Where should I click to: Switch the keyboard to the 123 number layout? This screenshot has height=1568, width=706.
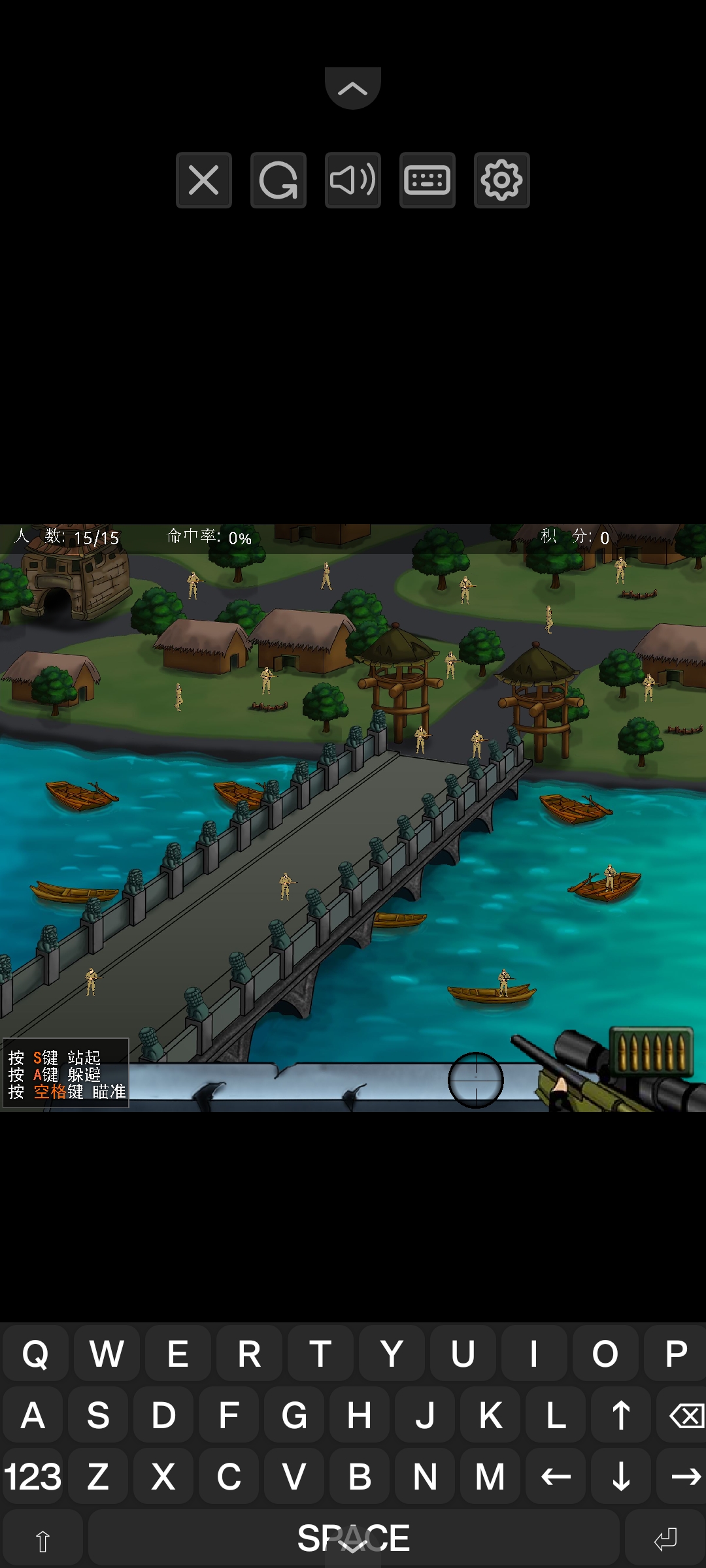33,1477
